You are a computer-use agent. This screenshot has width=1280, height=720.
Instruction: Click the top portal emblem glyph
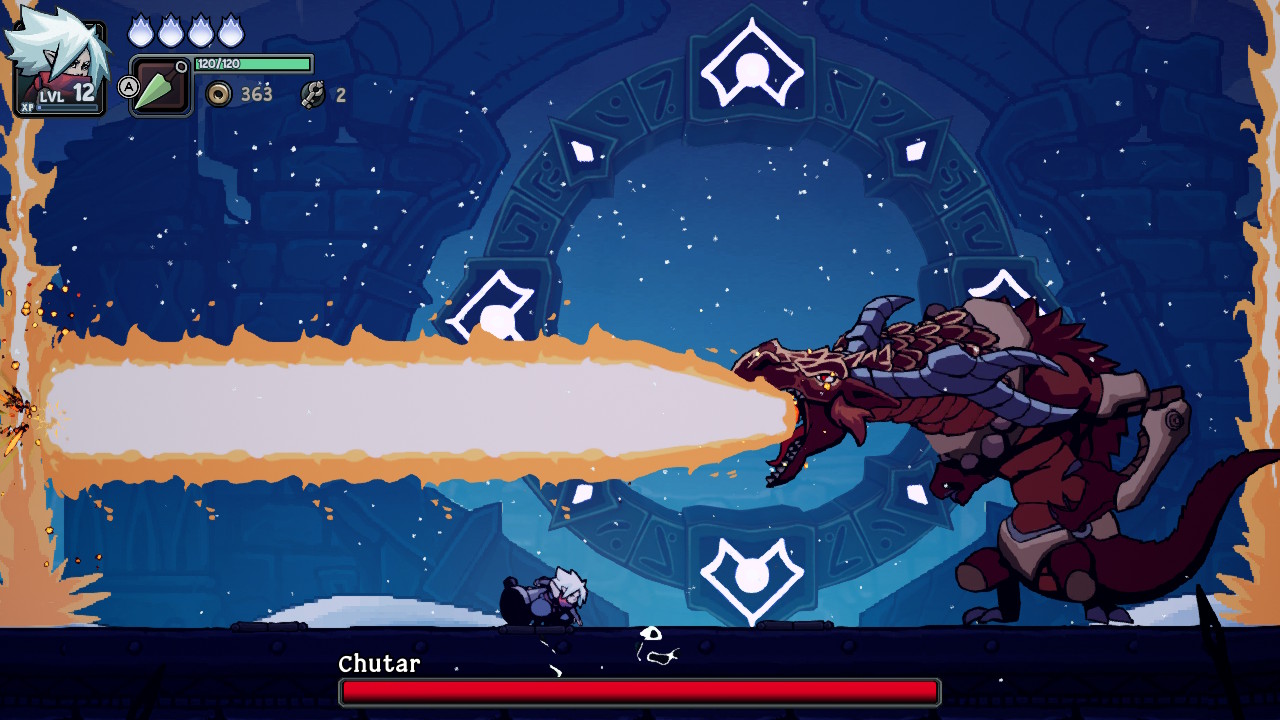pyautogui.click(x=752, y=68)
